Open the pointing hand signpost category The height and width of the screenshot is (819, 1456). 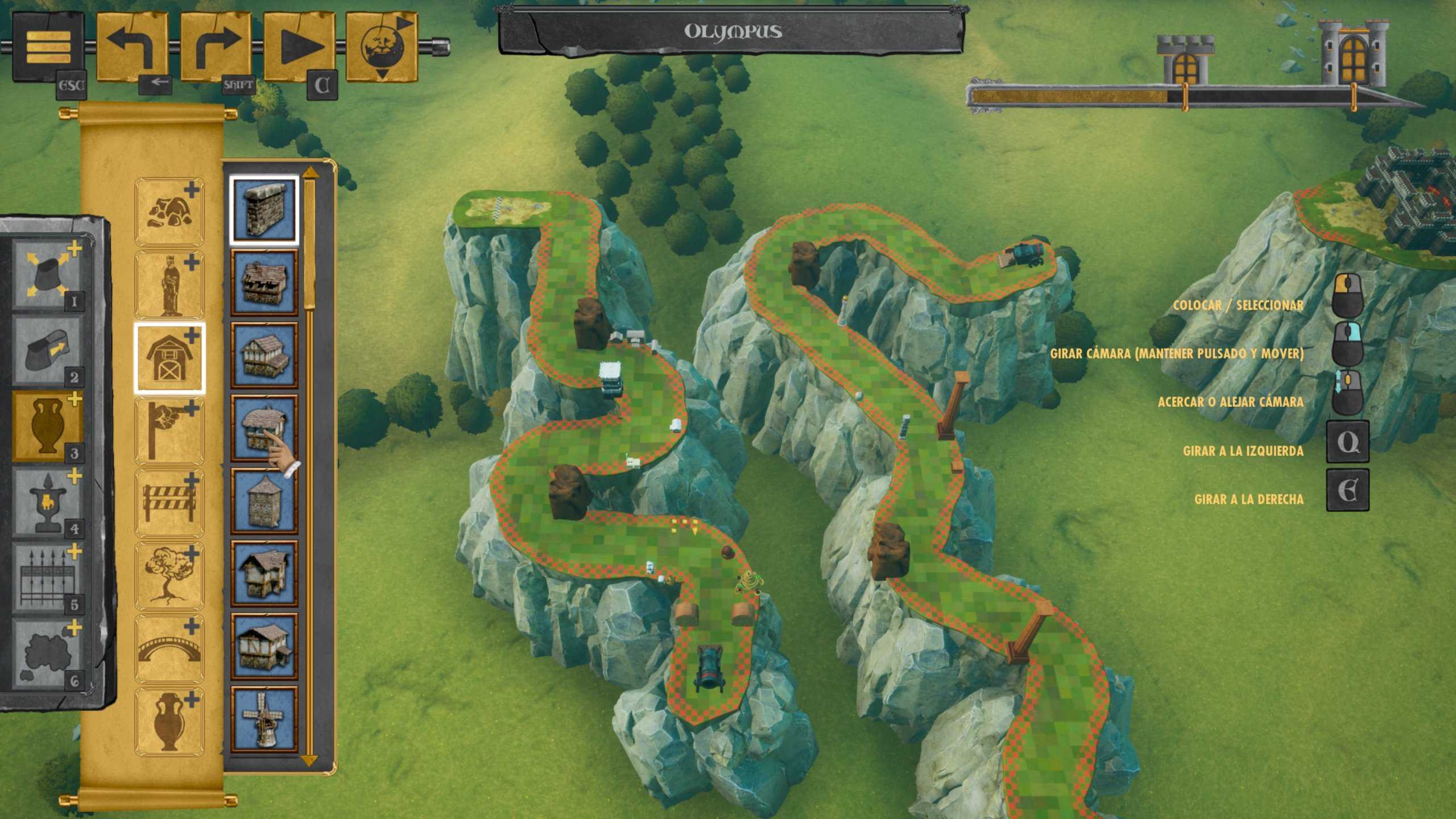169,431
